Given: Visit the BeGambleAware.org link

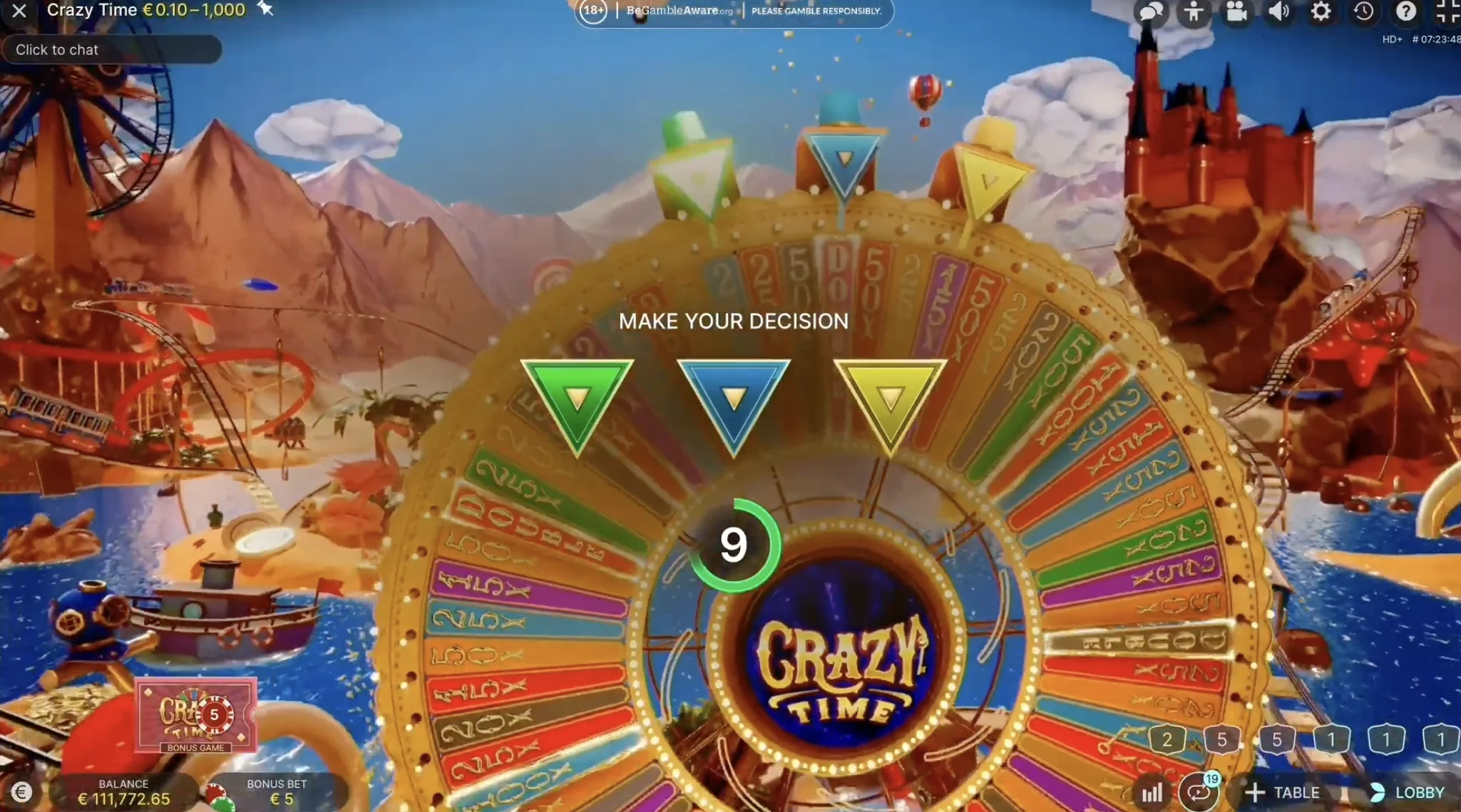Looking at the screenshot, I should 672,11.
